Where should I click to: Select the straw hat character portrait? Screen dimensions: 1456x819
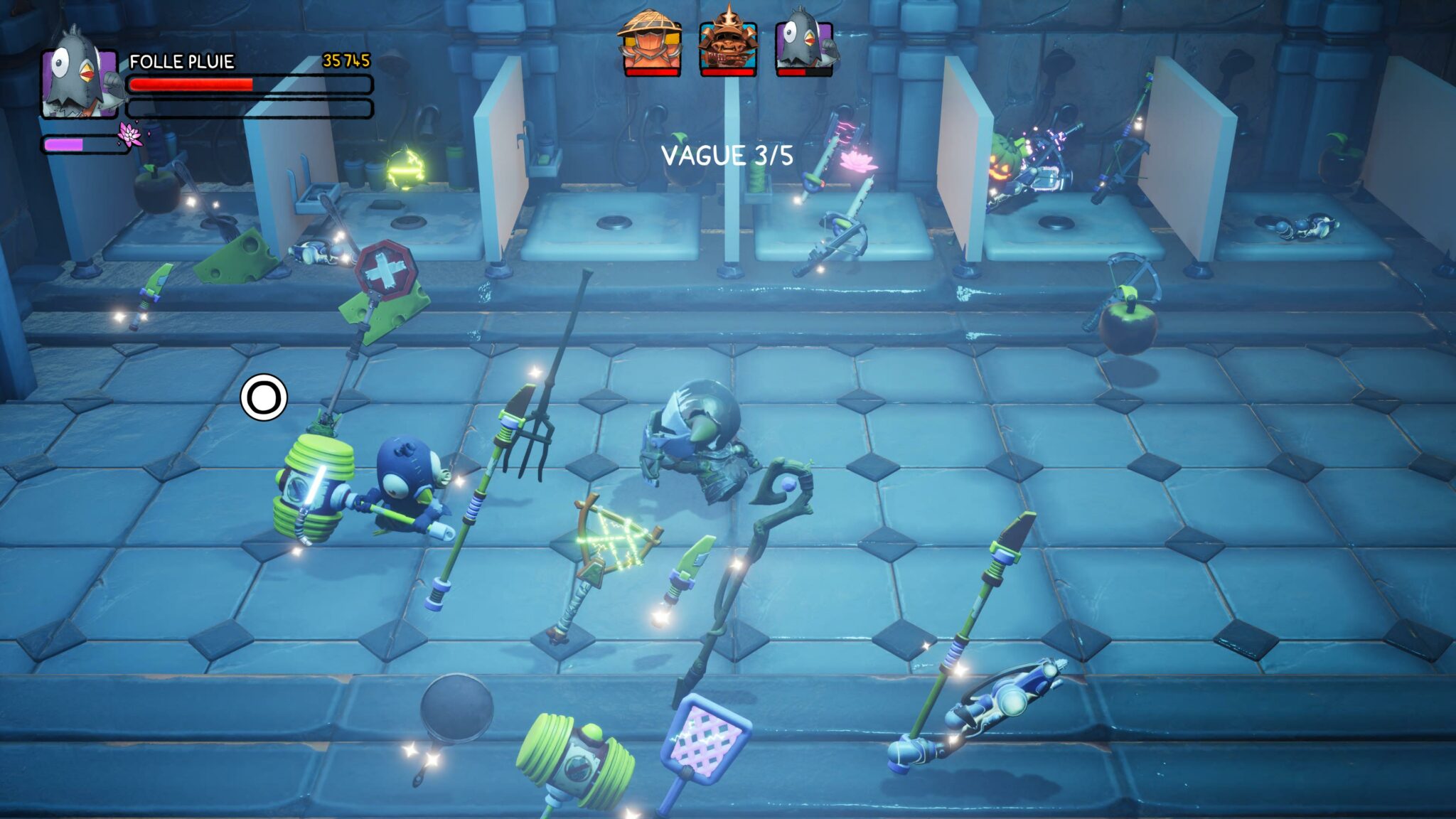[651, 44]
